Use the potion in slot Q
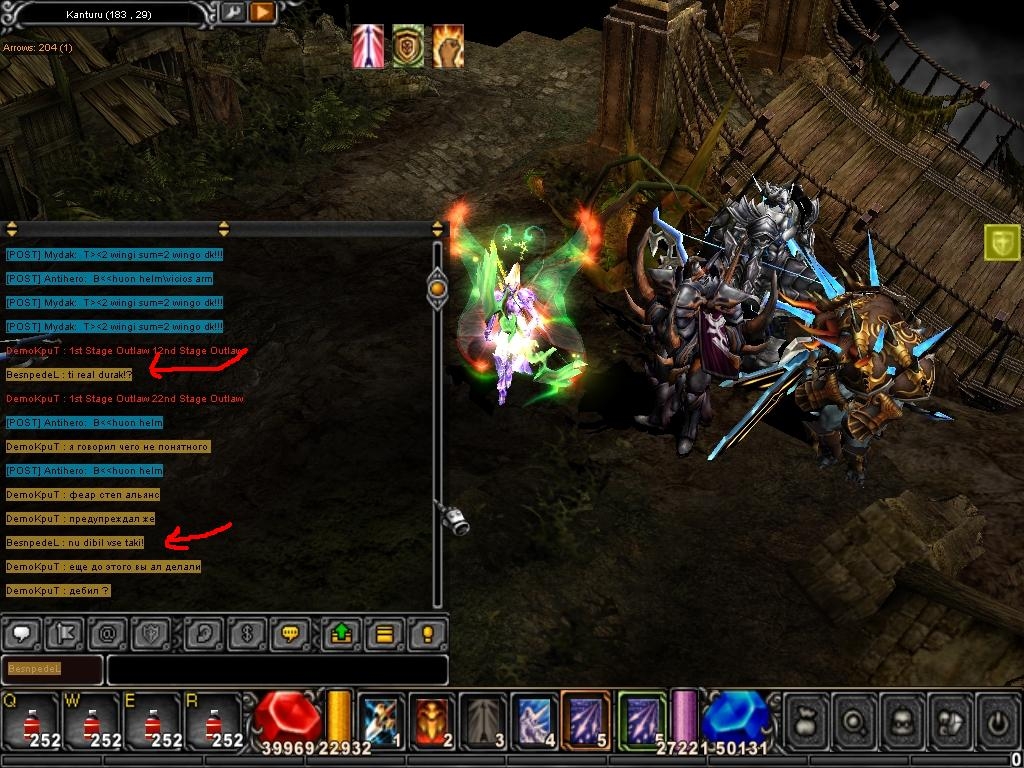Image resolution: width=1024 pixels, height=768 pixels. 28,720
